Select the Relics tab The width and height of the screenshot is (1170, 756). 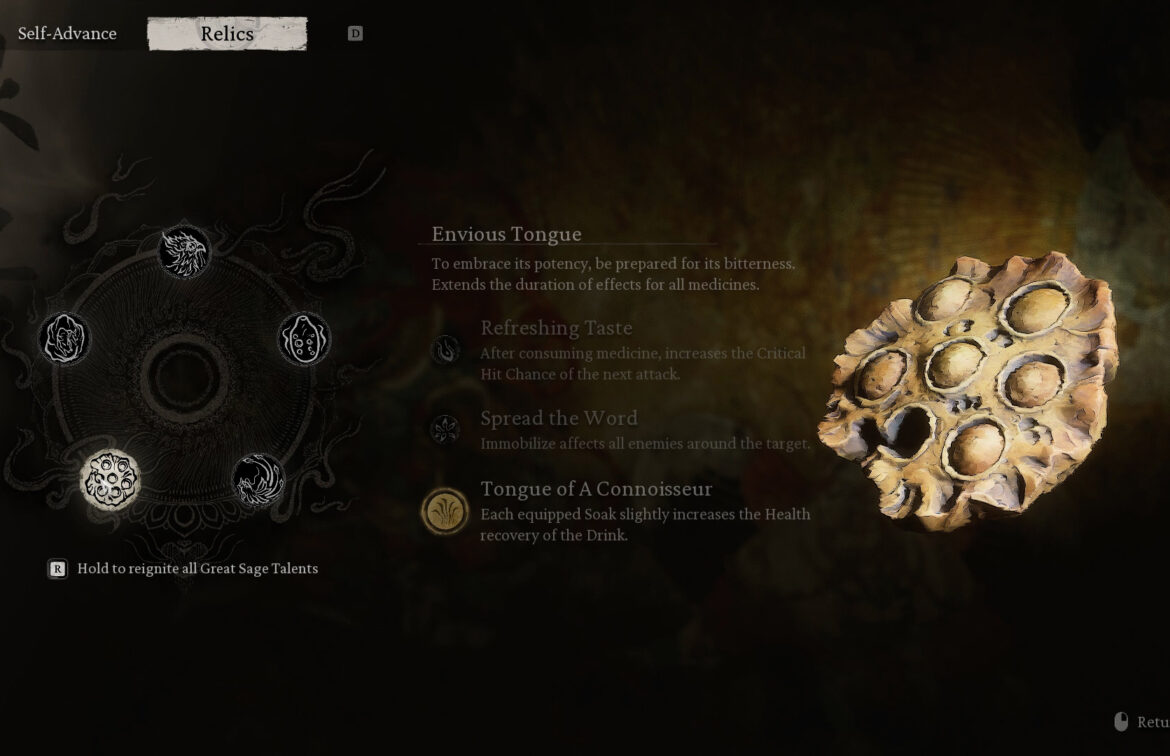[227, 34]
